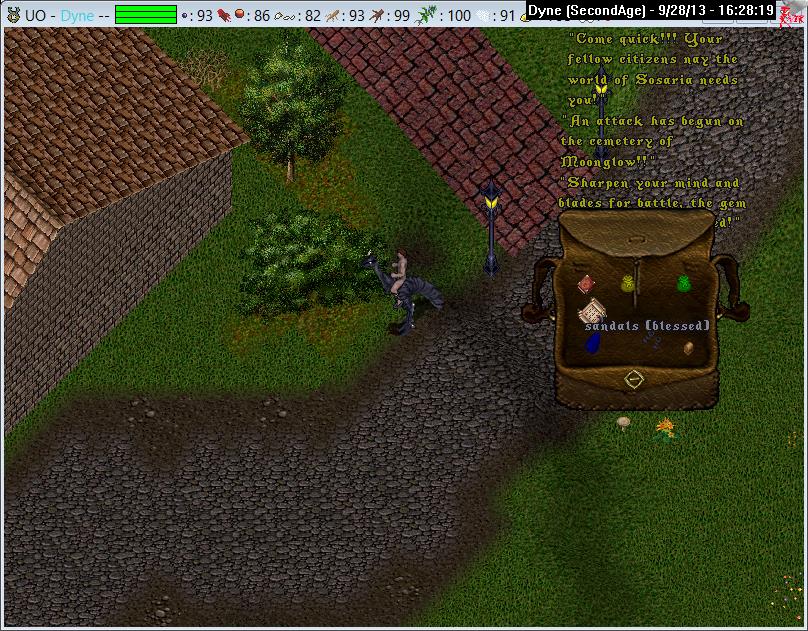Pick the yellow pouch in the backpack

629,284
